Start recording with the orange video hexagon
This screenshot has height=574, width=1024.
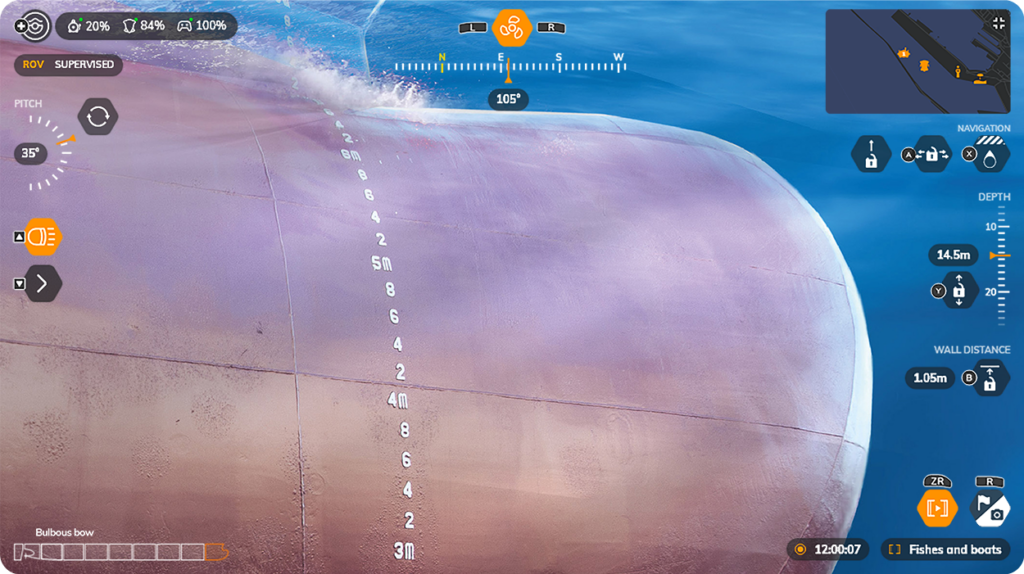(x=937, y=508)
